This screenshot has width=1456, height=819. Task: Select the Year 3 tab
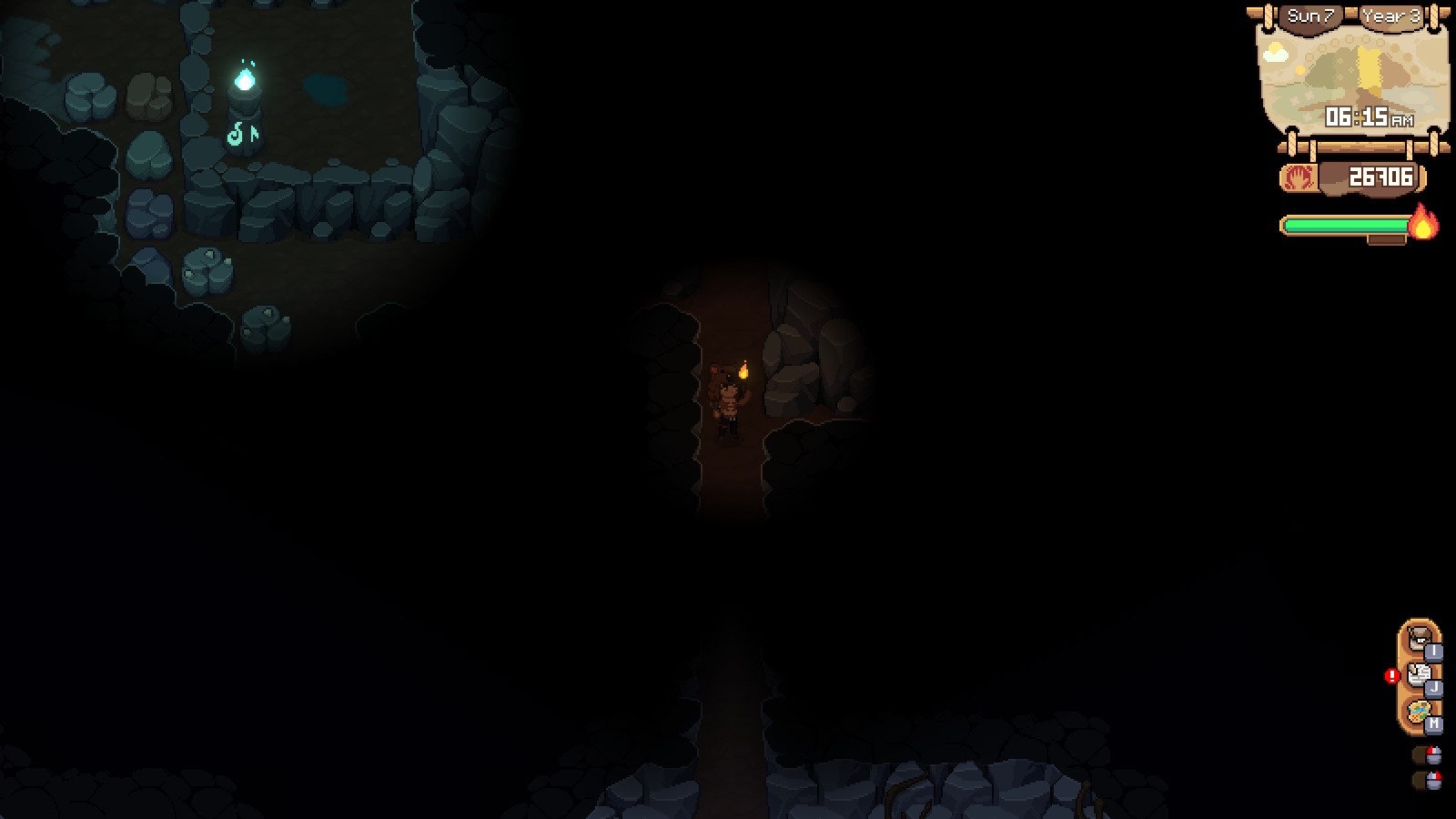pos(1390,14)
